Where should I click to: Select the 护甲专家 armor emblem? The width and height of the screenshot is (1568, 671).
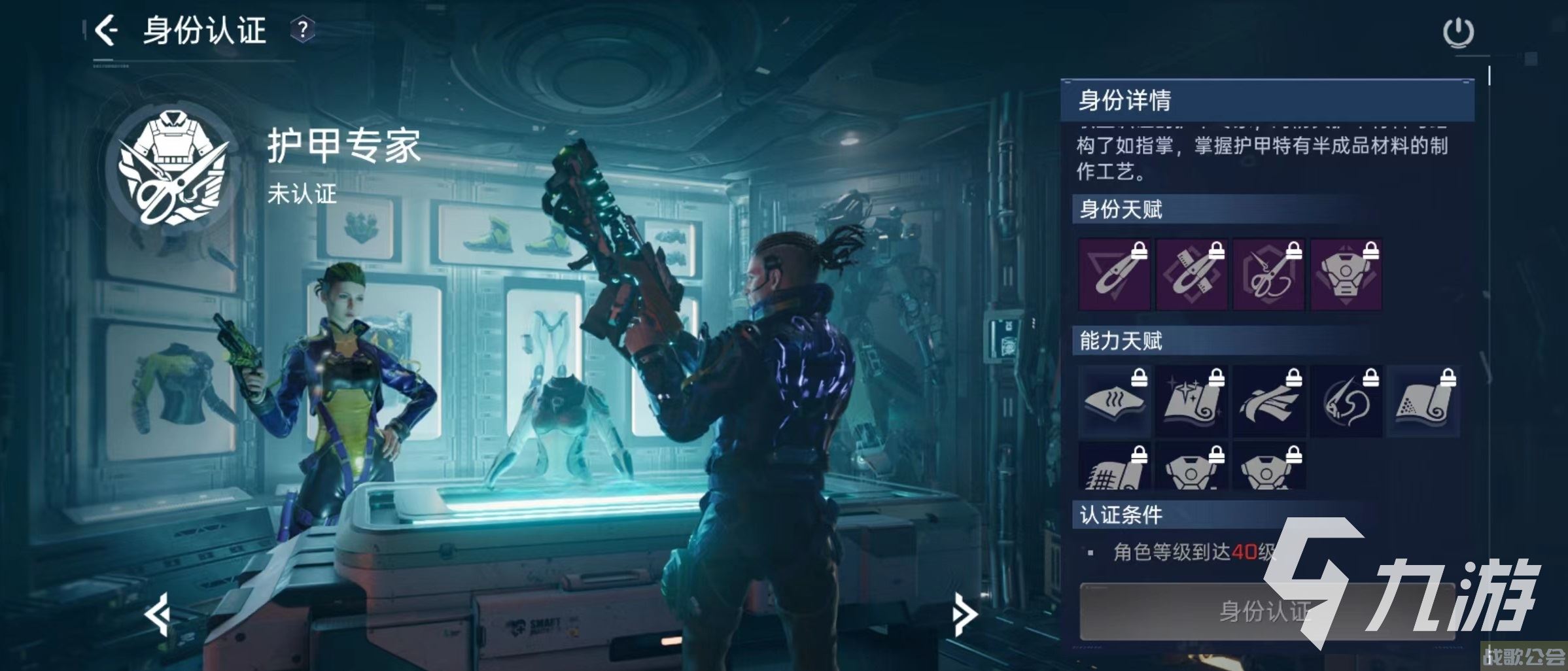(173, 167)
